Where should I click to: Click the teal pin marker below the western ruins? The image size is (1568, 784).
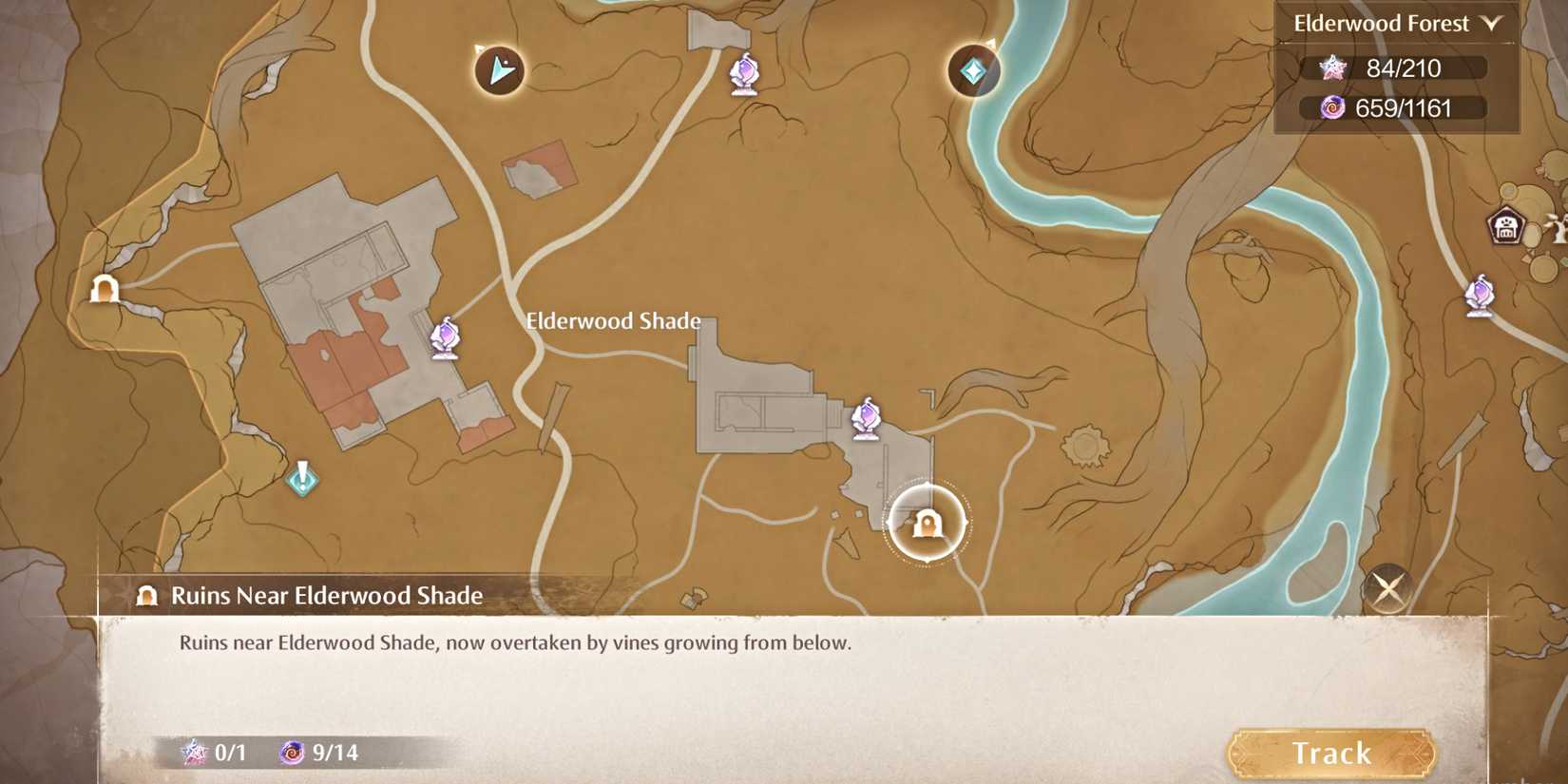[x=301, y=476]
